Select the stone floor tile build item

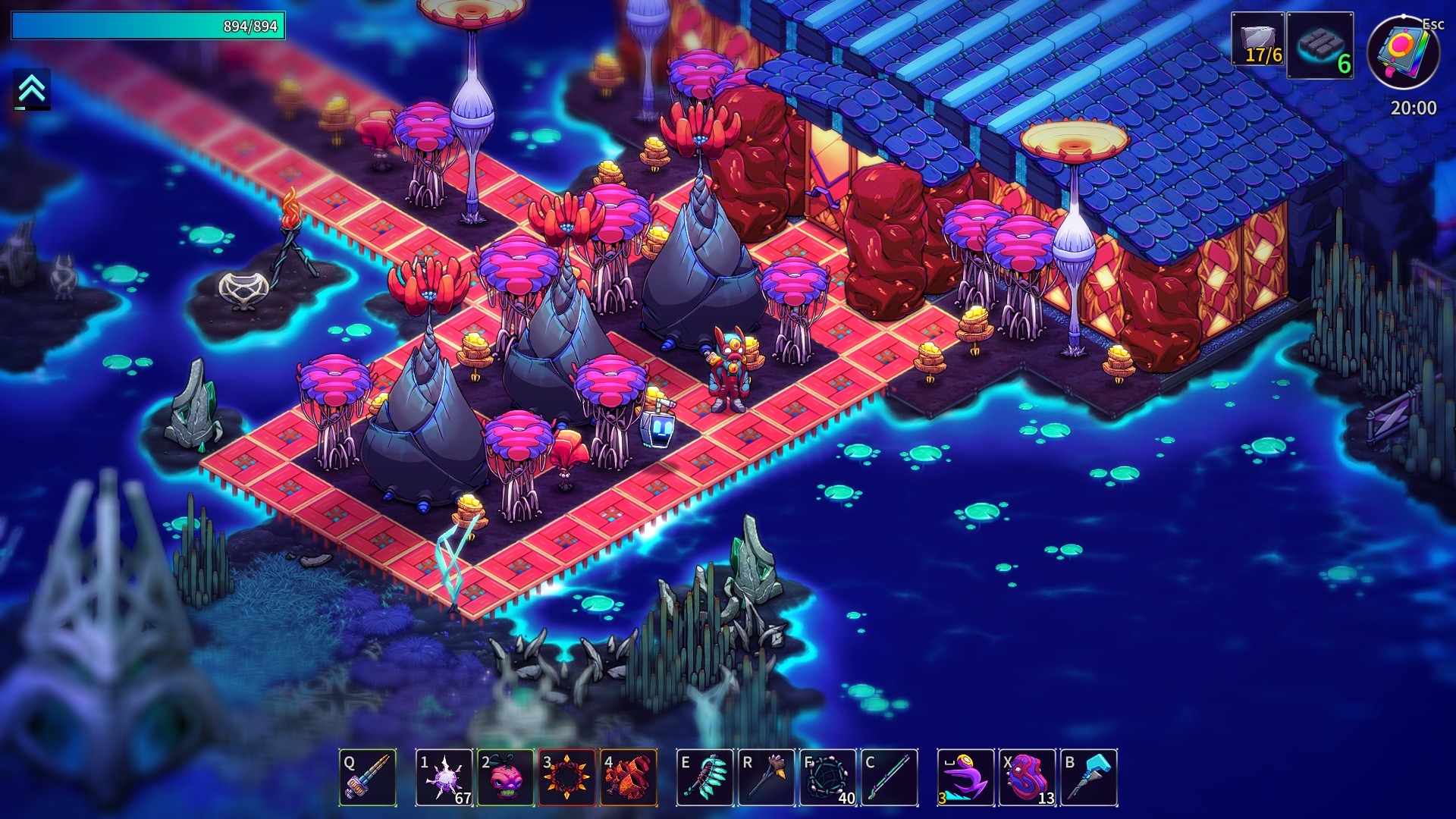[1319, 45]
